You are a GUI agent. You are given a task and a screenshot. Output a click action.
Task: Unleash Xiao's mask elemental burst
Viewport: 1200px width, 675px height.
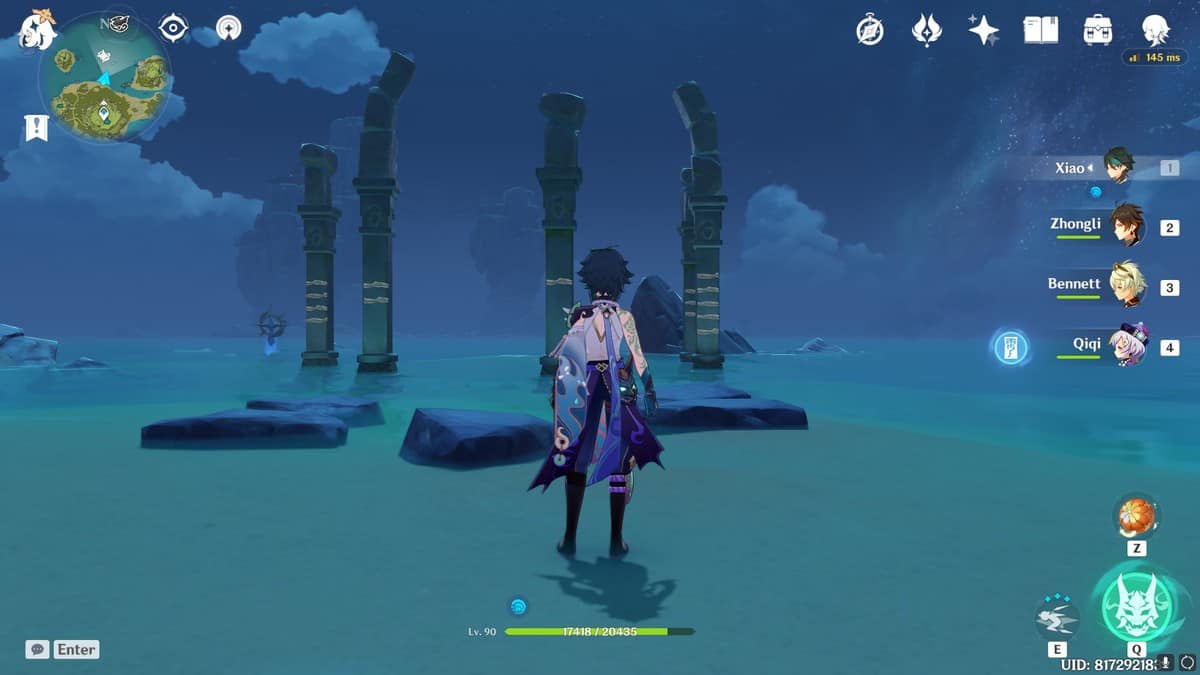[1136, 606]
